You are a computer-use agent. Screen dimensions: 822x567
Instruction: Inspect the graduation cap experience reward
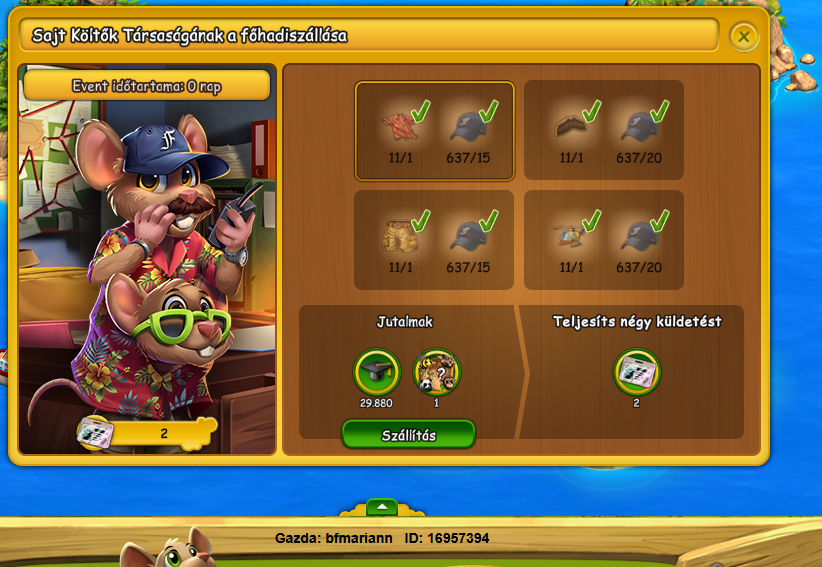tap(378, 372)
